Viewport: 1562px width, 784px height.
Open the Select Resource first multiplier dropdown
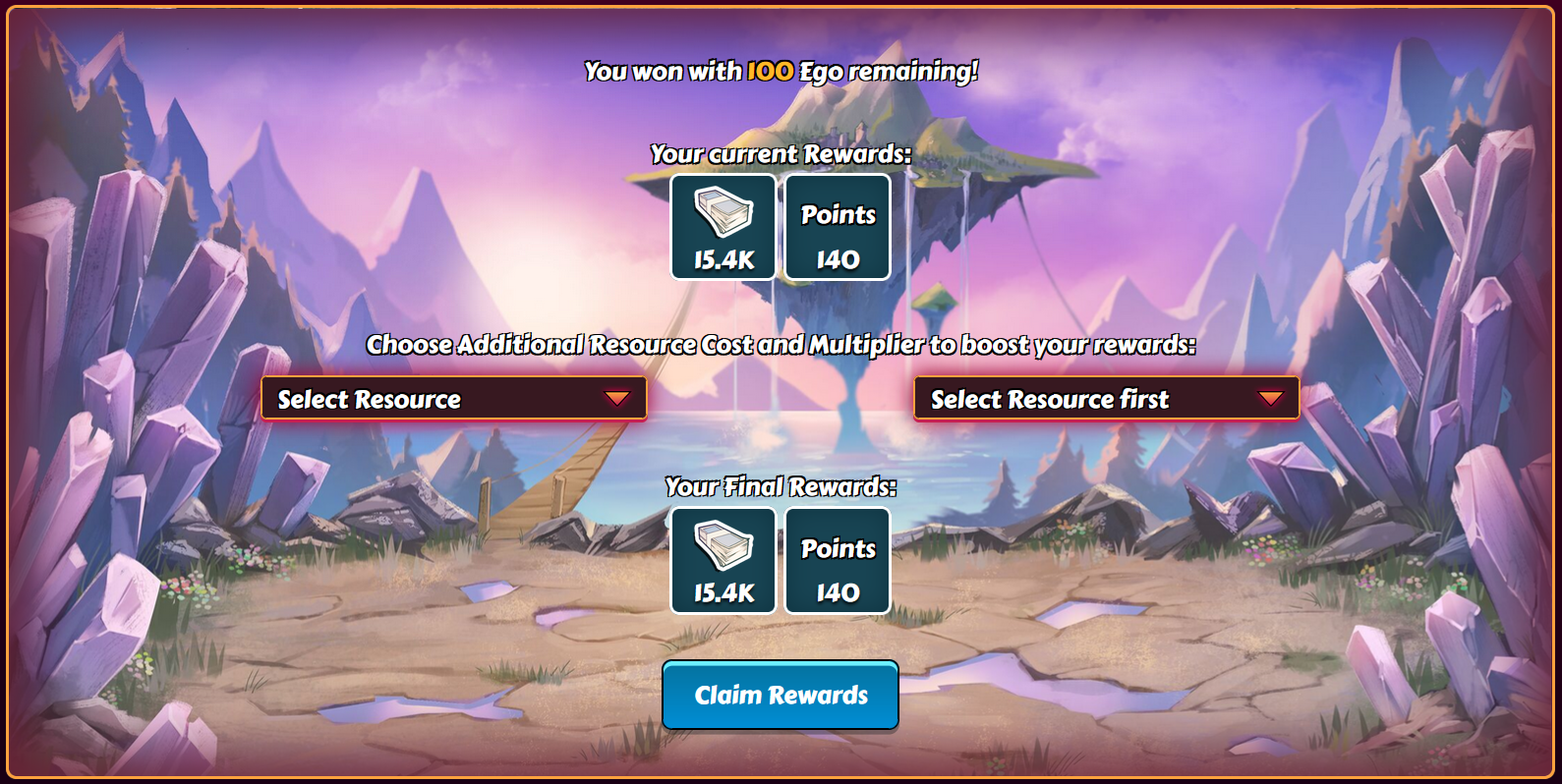(1106, 399)
